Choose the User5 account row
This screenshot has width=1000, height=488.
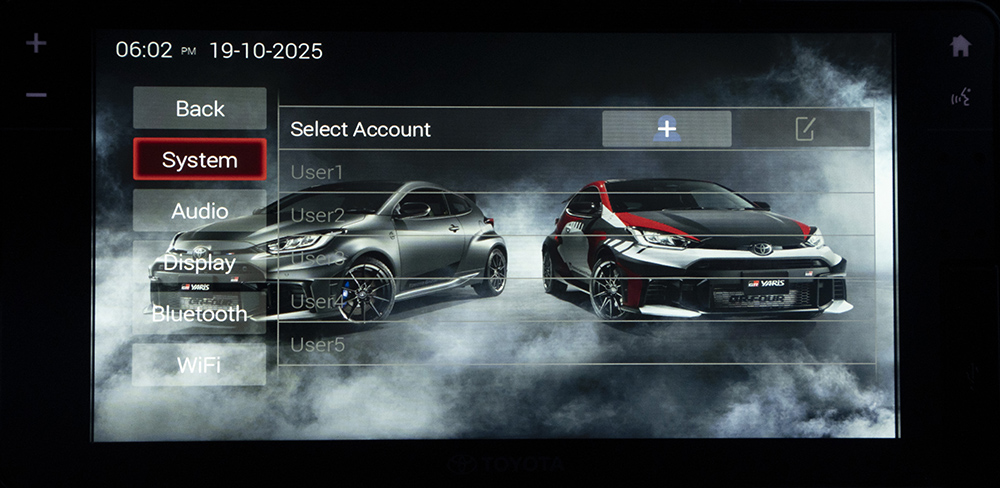tap(575, 345)
